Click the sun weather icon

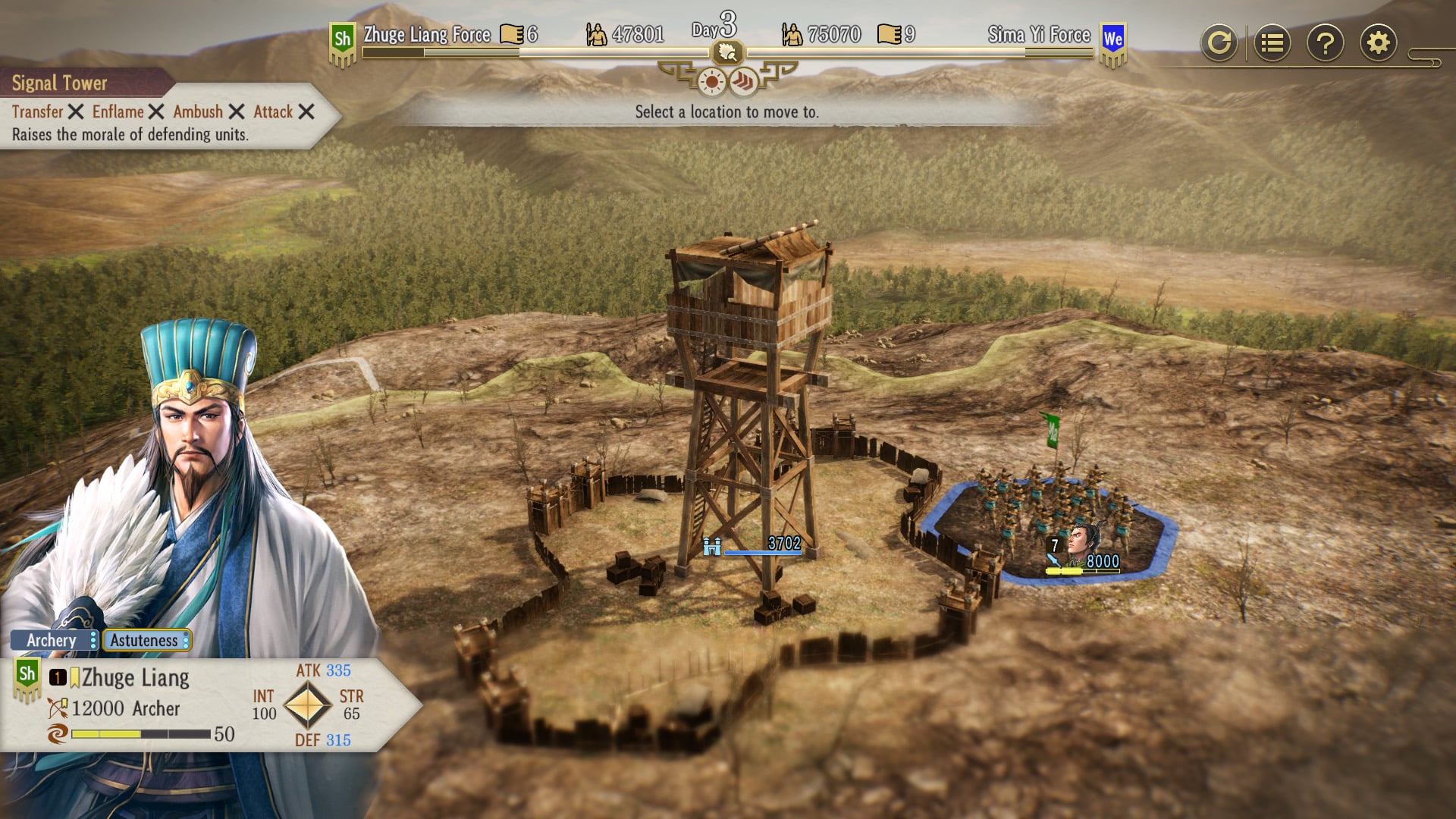click(711, 82)
